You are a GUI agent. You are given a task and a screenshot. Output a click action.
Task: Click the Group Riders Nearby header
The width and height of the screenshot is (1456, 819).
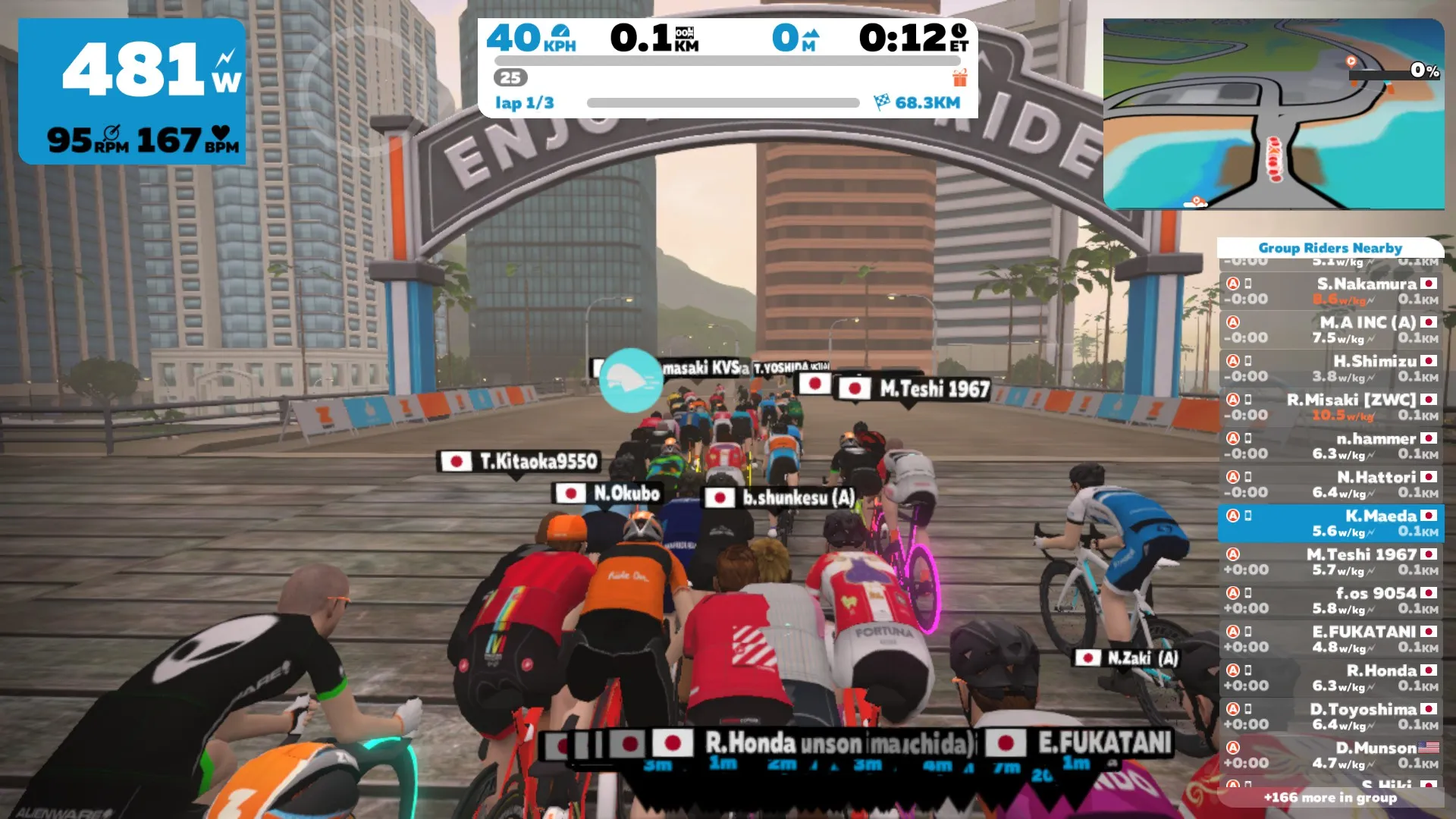pyautogui.click(x=1330, y=248)
